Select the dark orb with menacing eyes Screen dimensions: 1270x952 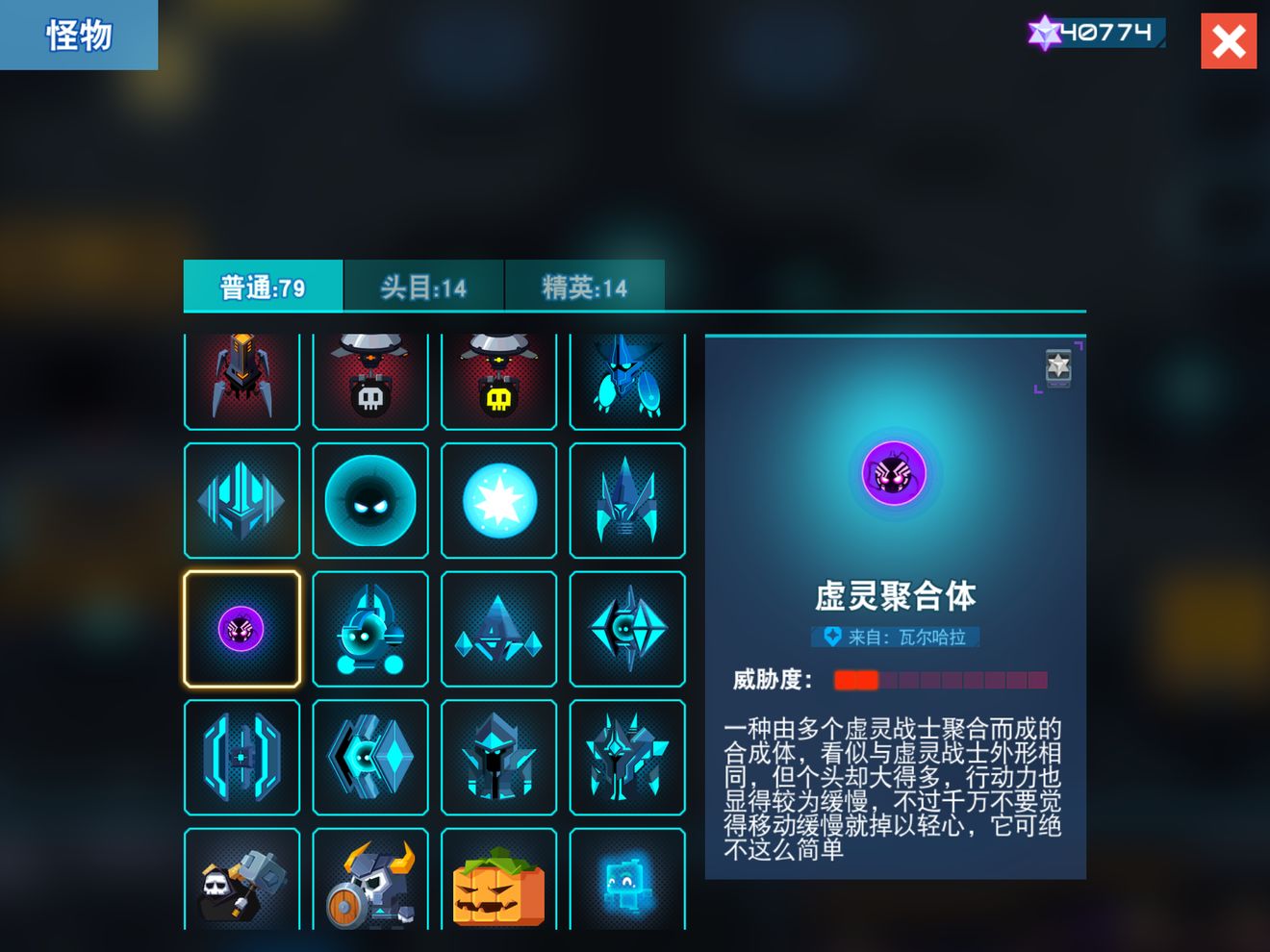click(370, 500)
